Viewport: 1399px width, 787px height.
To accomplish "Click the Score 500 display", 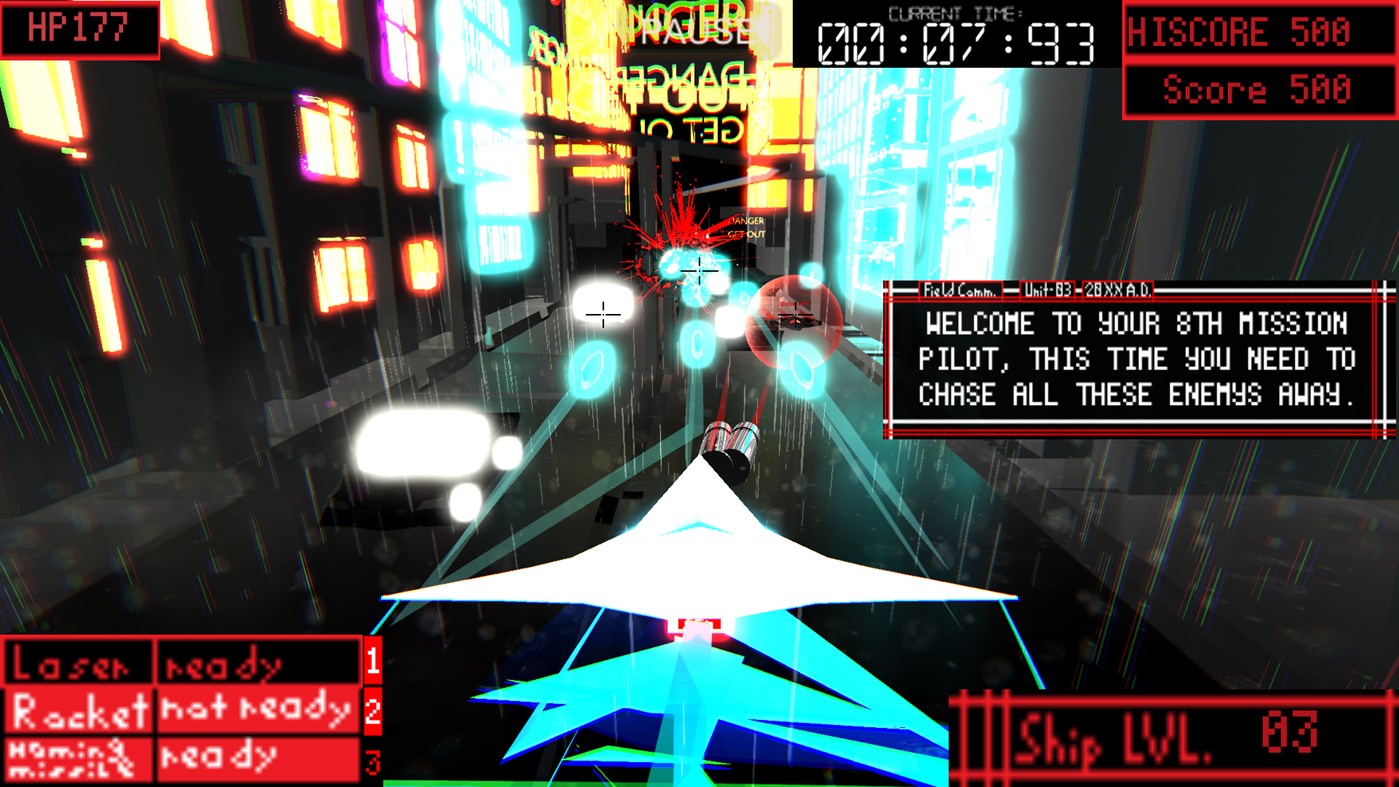I will (x=1258, y=91).
